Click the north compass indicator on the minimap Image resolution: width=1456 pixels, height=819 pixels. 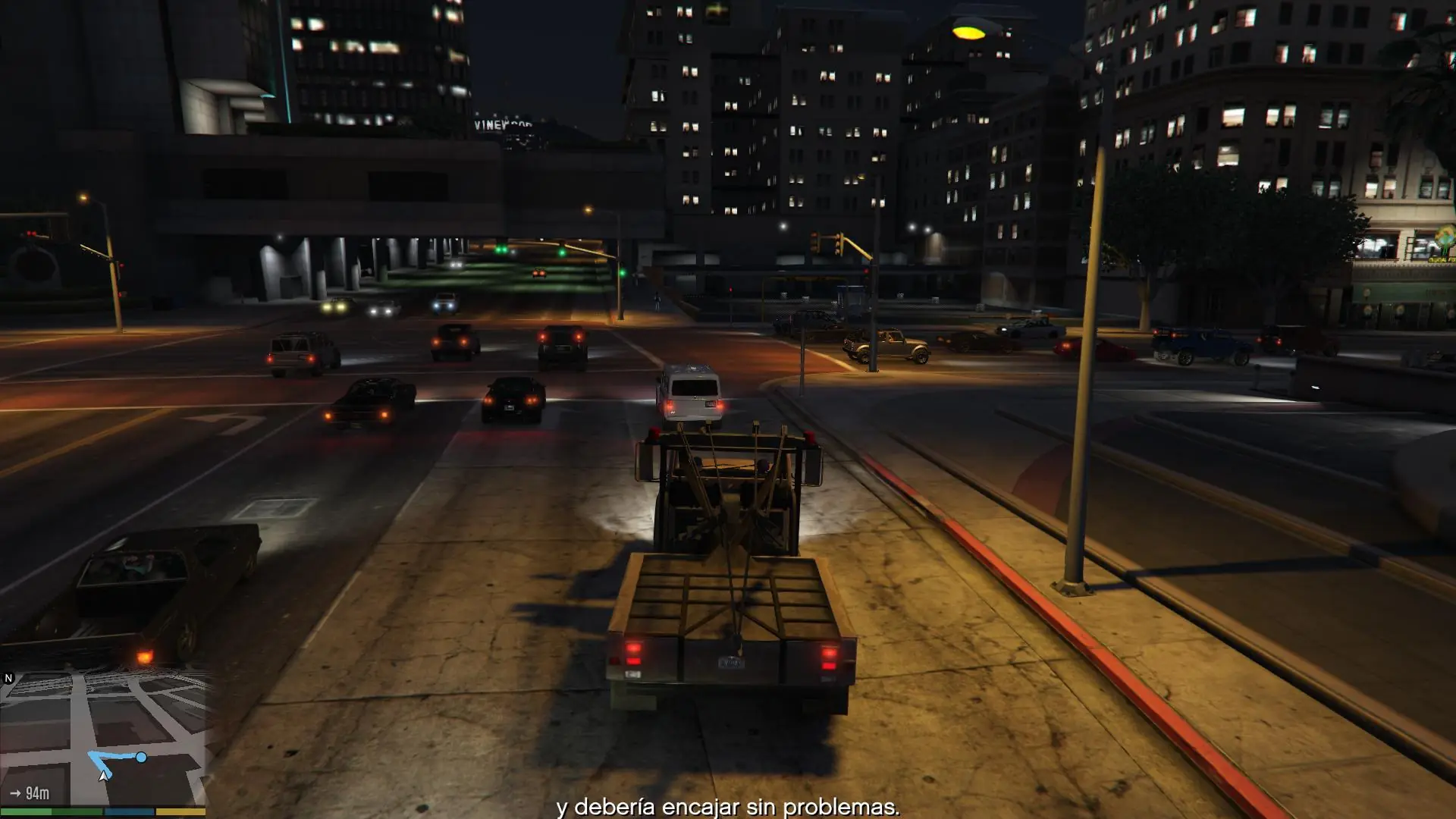coord(8,677)
